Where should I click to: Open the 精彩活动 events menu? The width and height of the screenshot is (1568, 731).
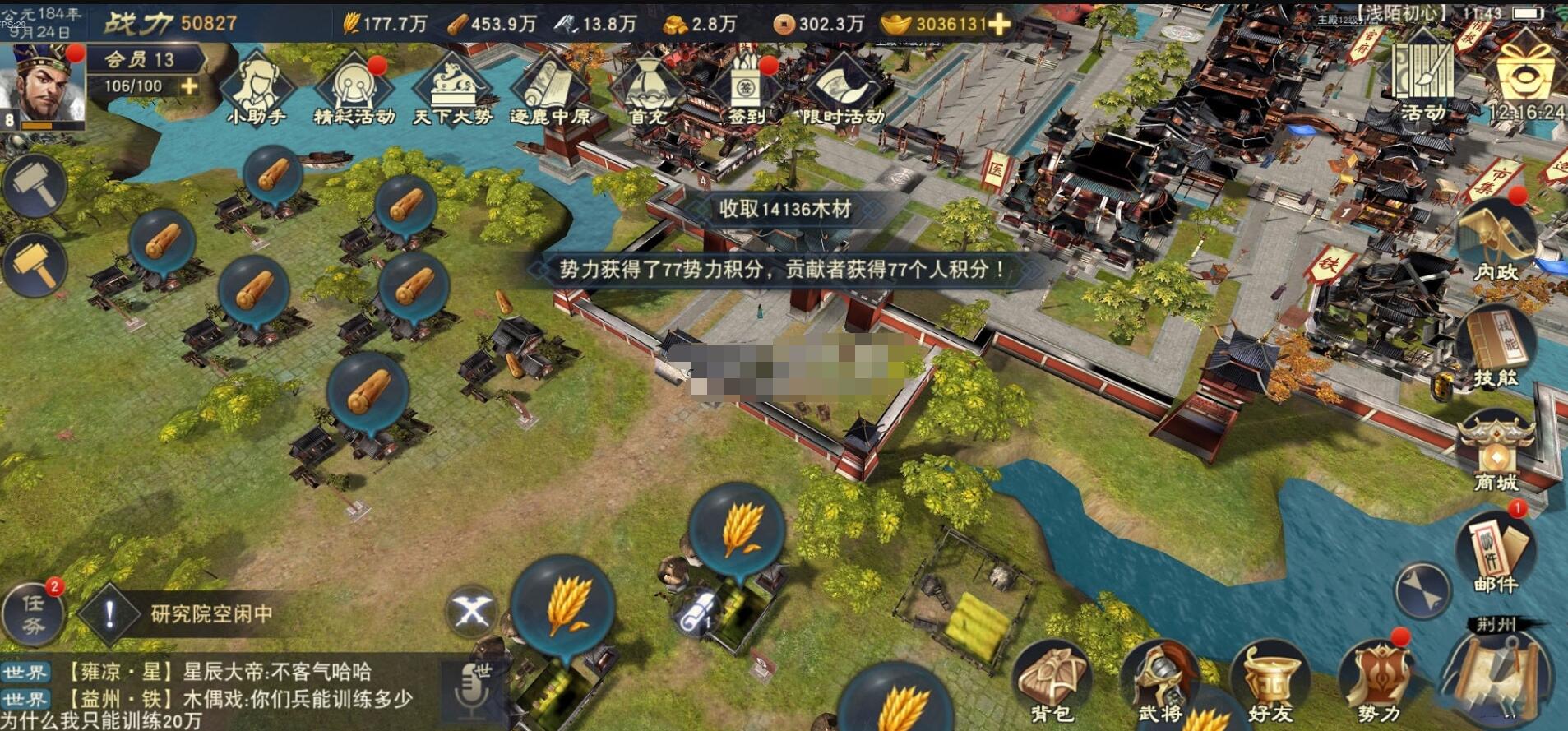click(355, 86)
